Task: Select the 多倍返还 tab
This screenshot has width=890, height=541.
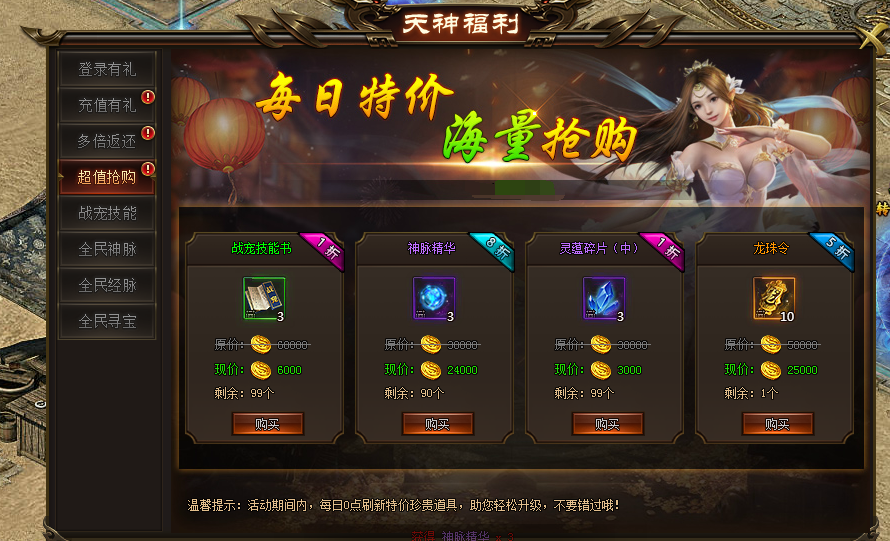Action: [x=107, y=141]
